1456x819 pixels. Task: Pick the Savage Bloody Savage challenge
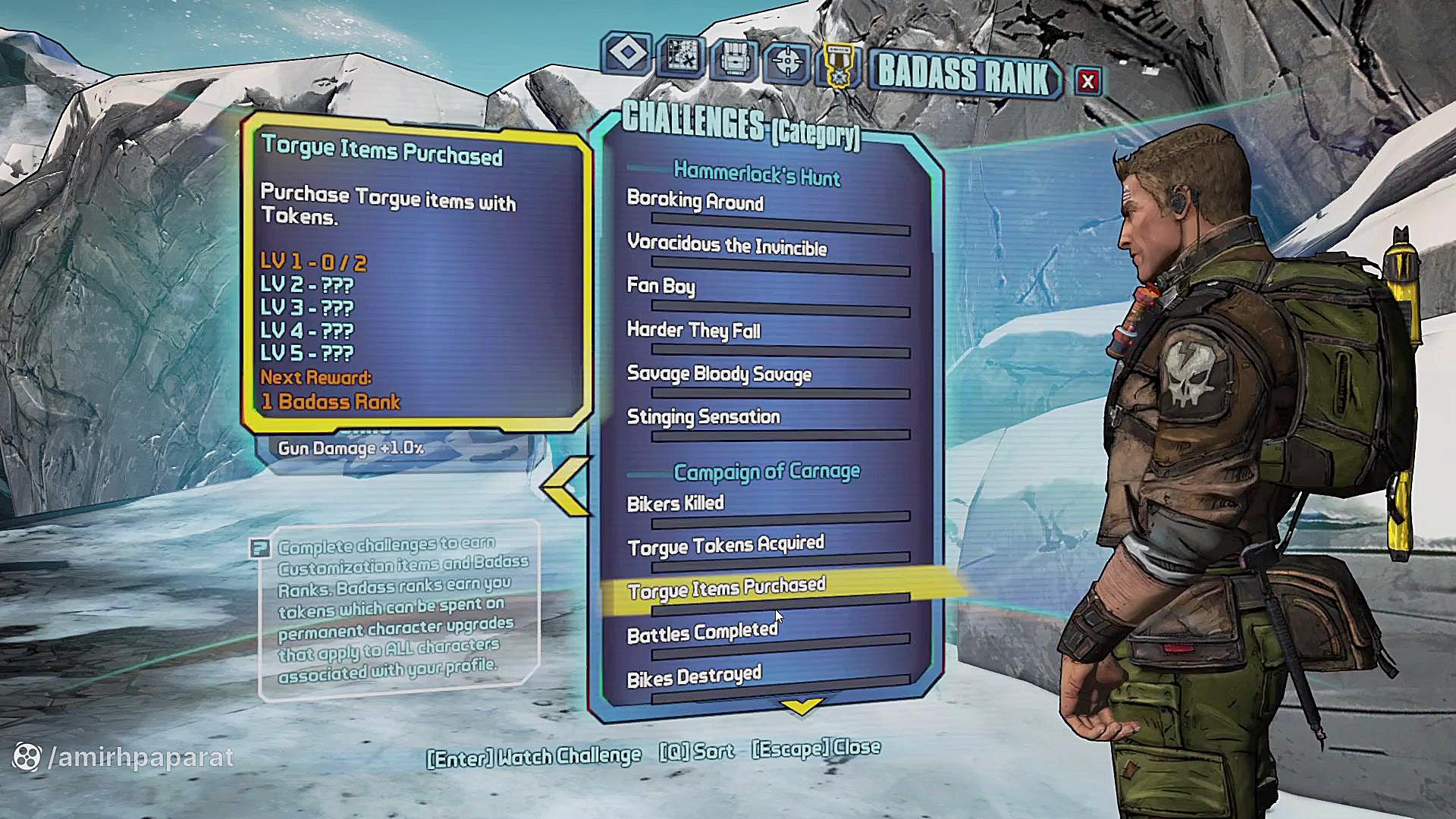(719, 374)
